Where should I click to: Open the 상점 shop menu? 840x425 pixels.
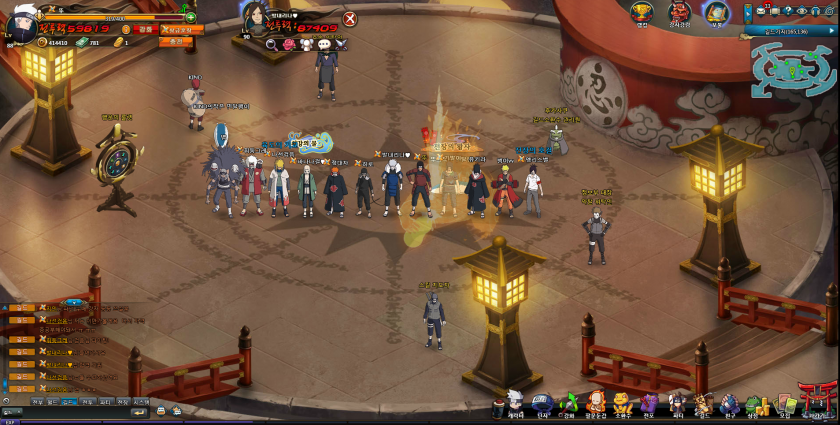[x=753, y=404]
